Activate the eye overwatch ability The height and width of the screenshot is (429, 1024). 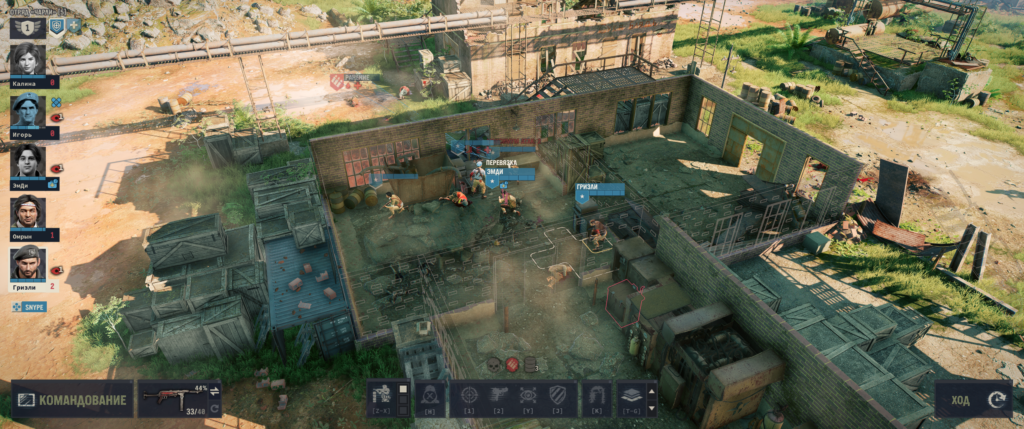click(x=530, y=395)
